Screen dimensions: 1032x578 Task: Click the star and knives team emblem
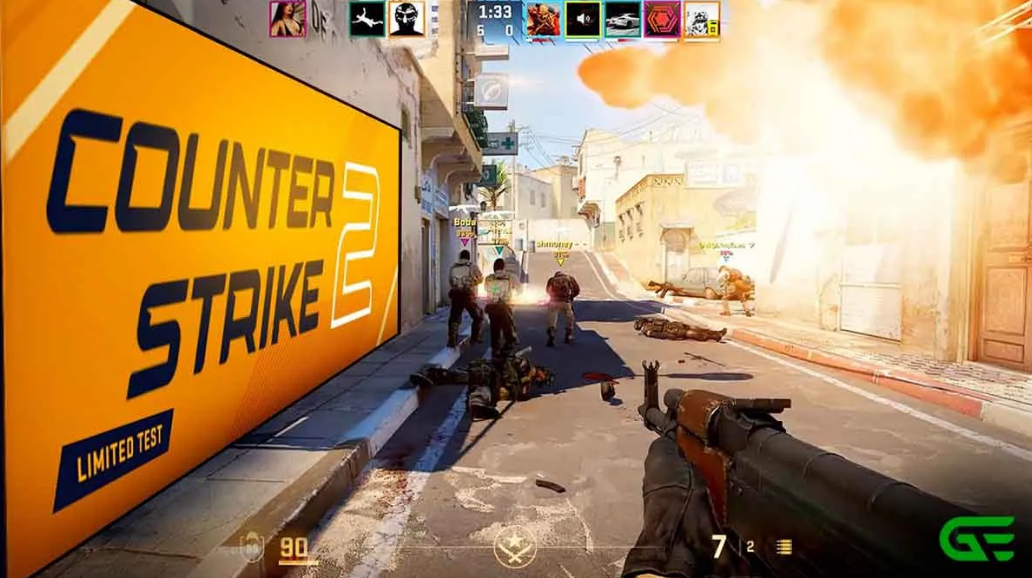coord(515,546)
